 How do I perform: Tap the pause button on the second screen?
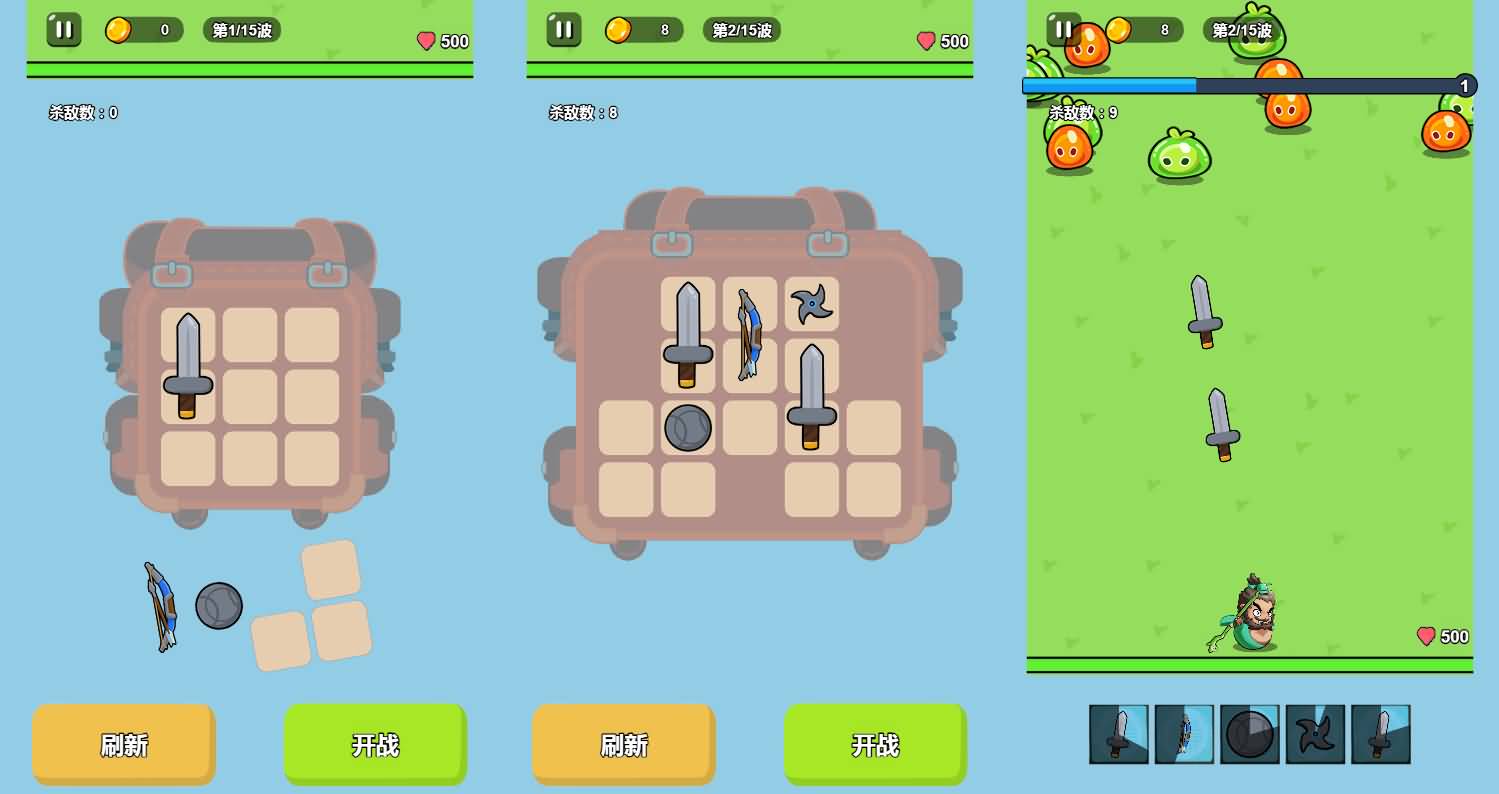tap(563, 29)
